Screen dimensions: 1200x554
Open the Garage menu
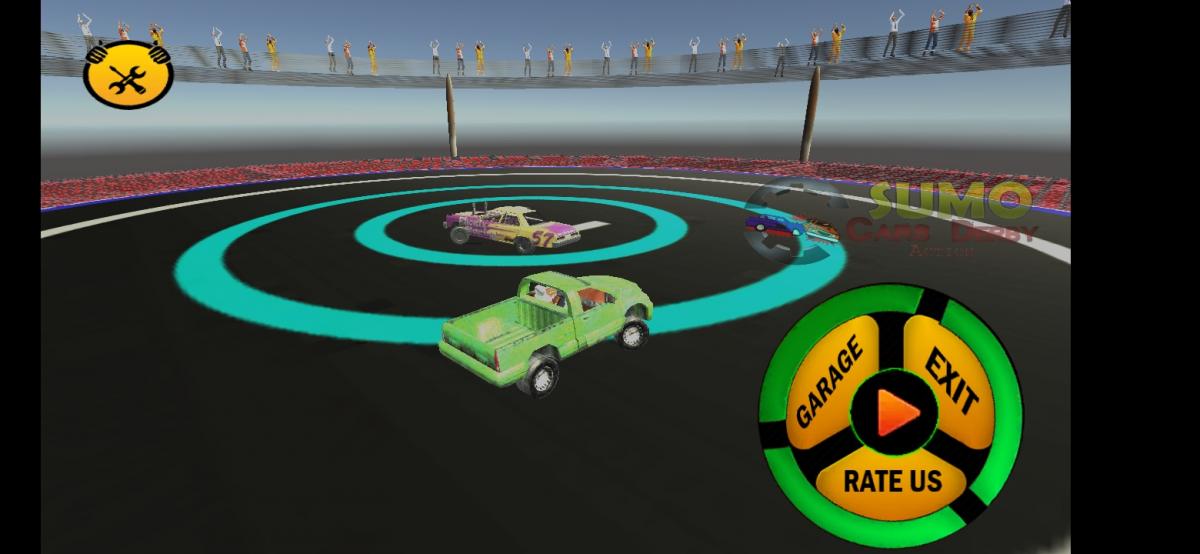(828, 385)
